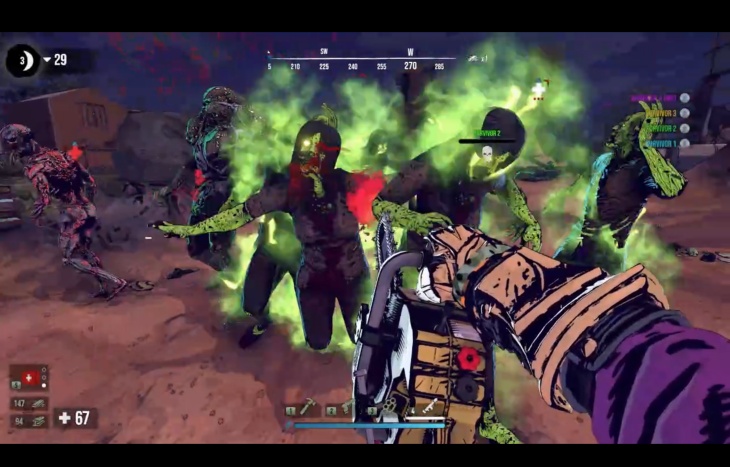Click the Survivor 1 player list entry
This screenshot has width=730, height=467.
(x=661, y=144)
